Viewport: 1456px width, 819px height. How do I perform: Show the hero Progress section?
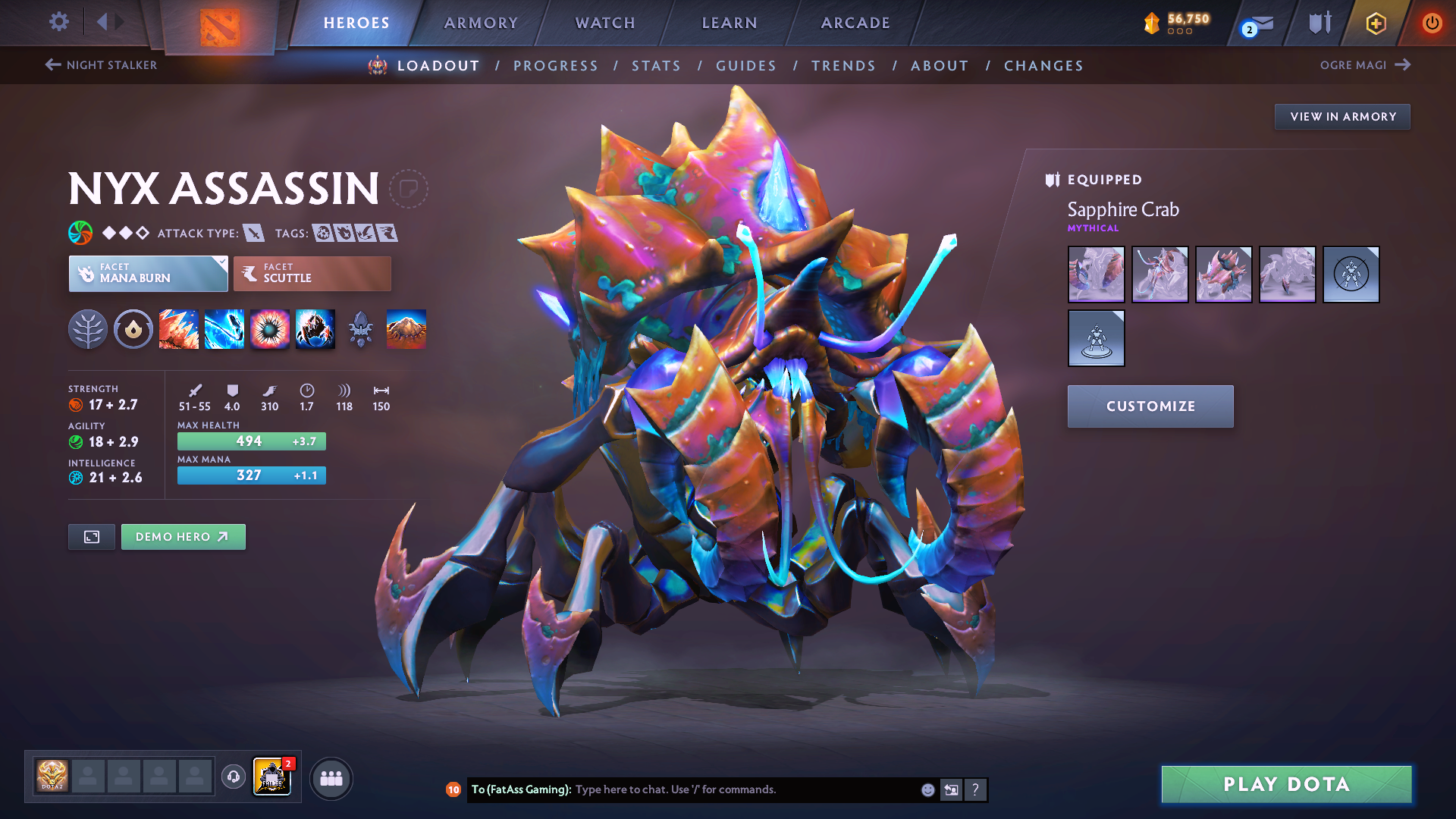coord(556,66)
